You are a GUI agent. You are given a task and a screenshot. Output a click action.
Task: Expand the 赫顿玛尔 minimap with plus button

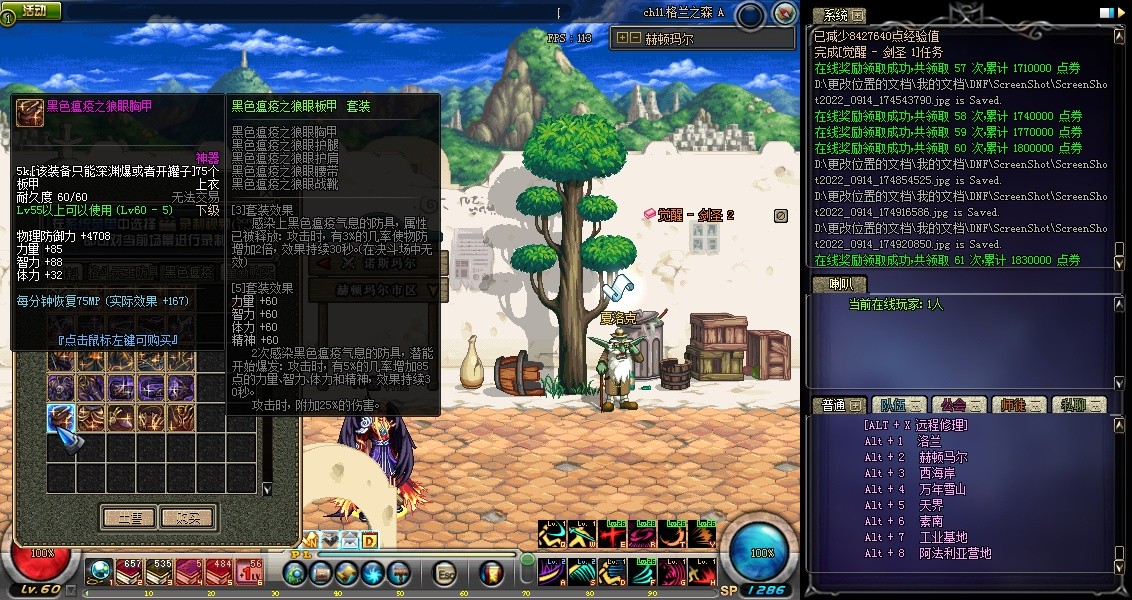622,38
